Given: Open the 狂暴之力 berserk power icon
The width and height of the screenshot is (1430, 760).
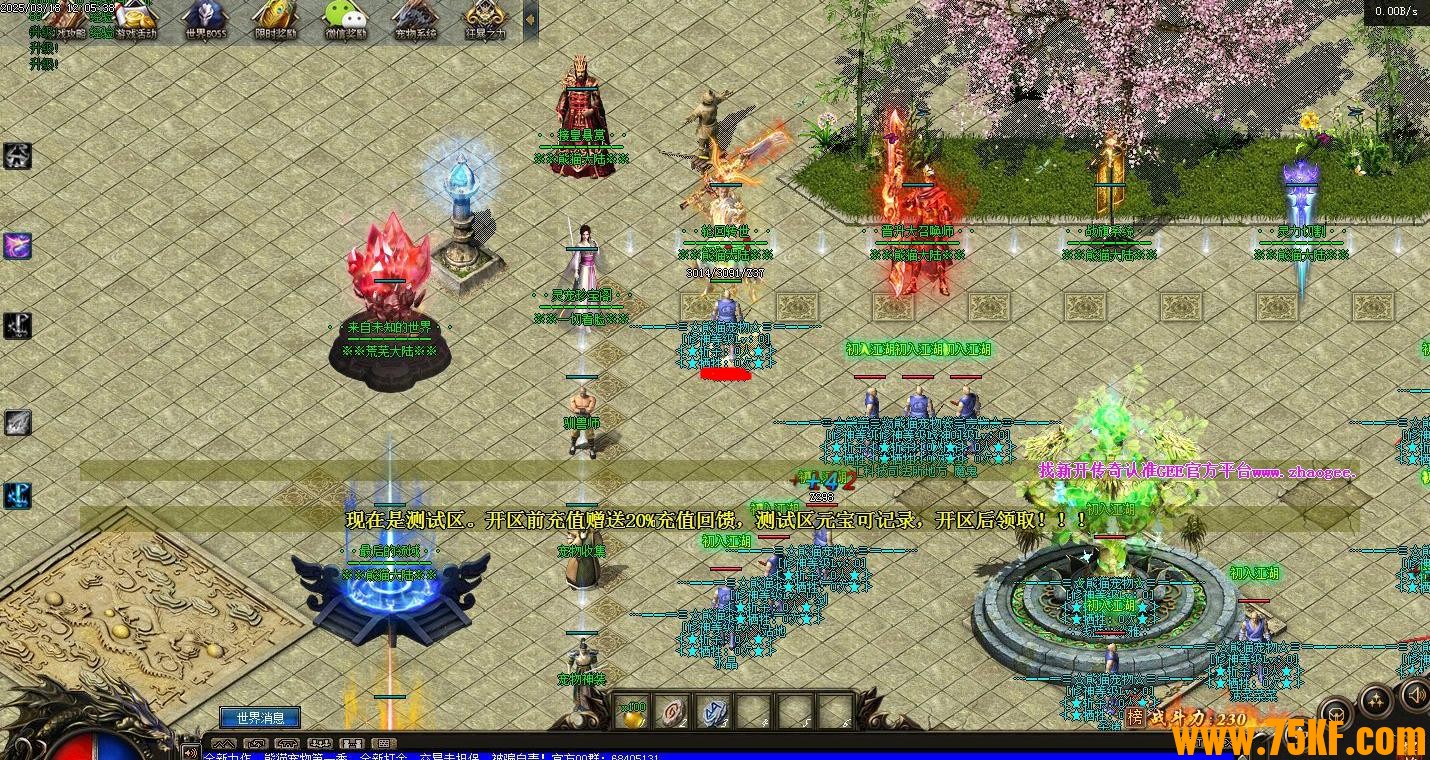Looking at the screenshot, I should click(485, 19).
